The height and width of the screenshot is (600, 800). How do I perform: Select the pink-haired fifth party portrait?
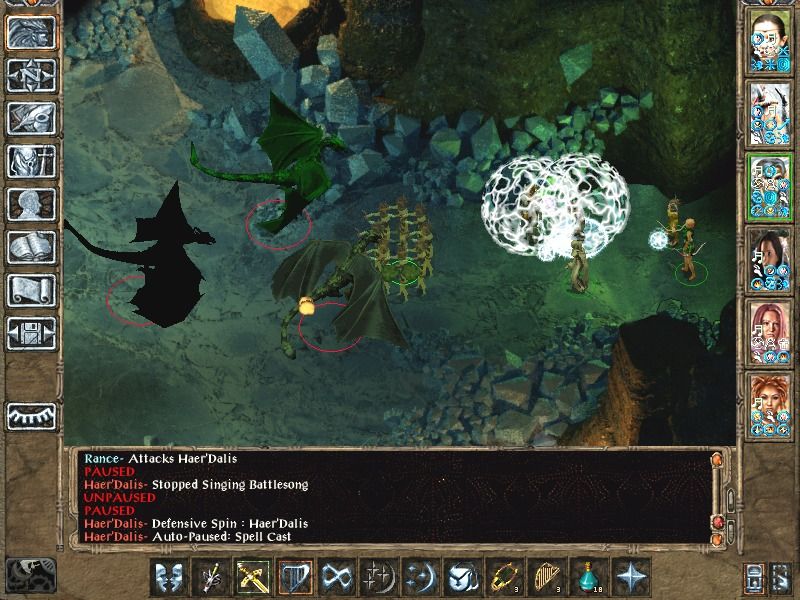[x=769, y=327]
